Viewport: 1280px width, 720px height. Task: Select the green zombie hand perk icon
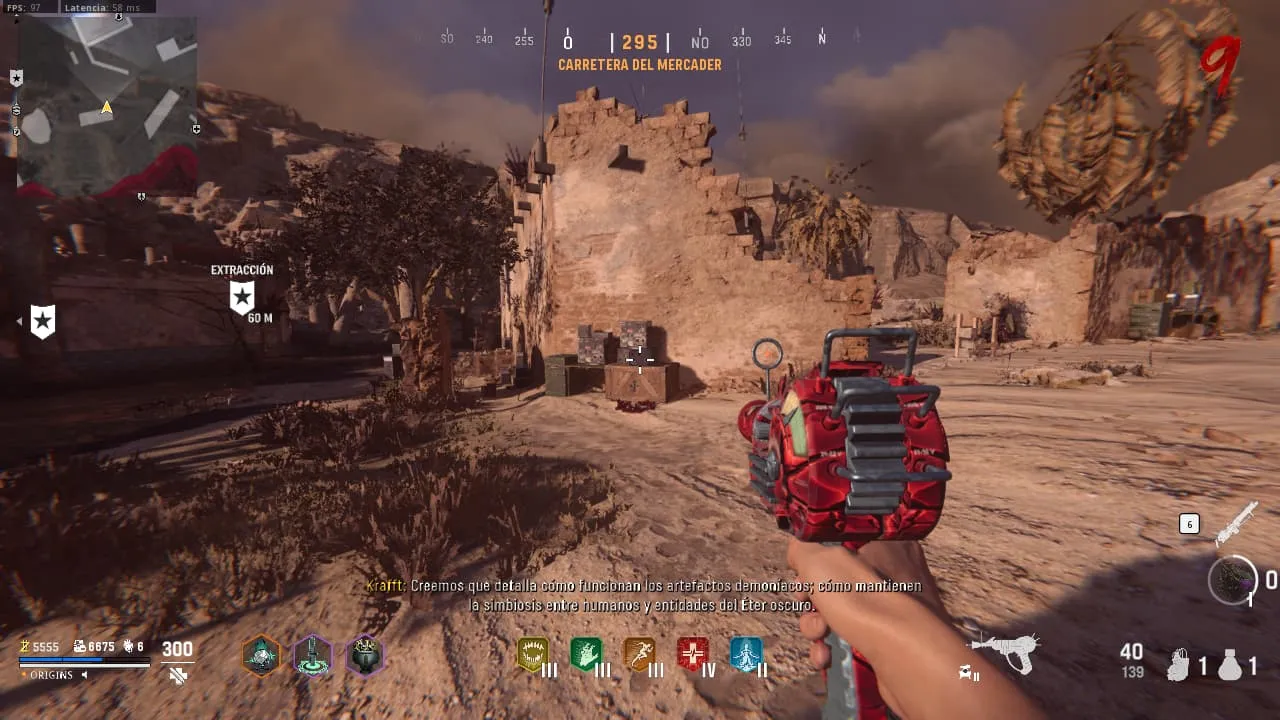(586, 655)
